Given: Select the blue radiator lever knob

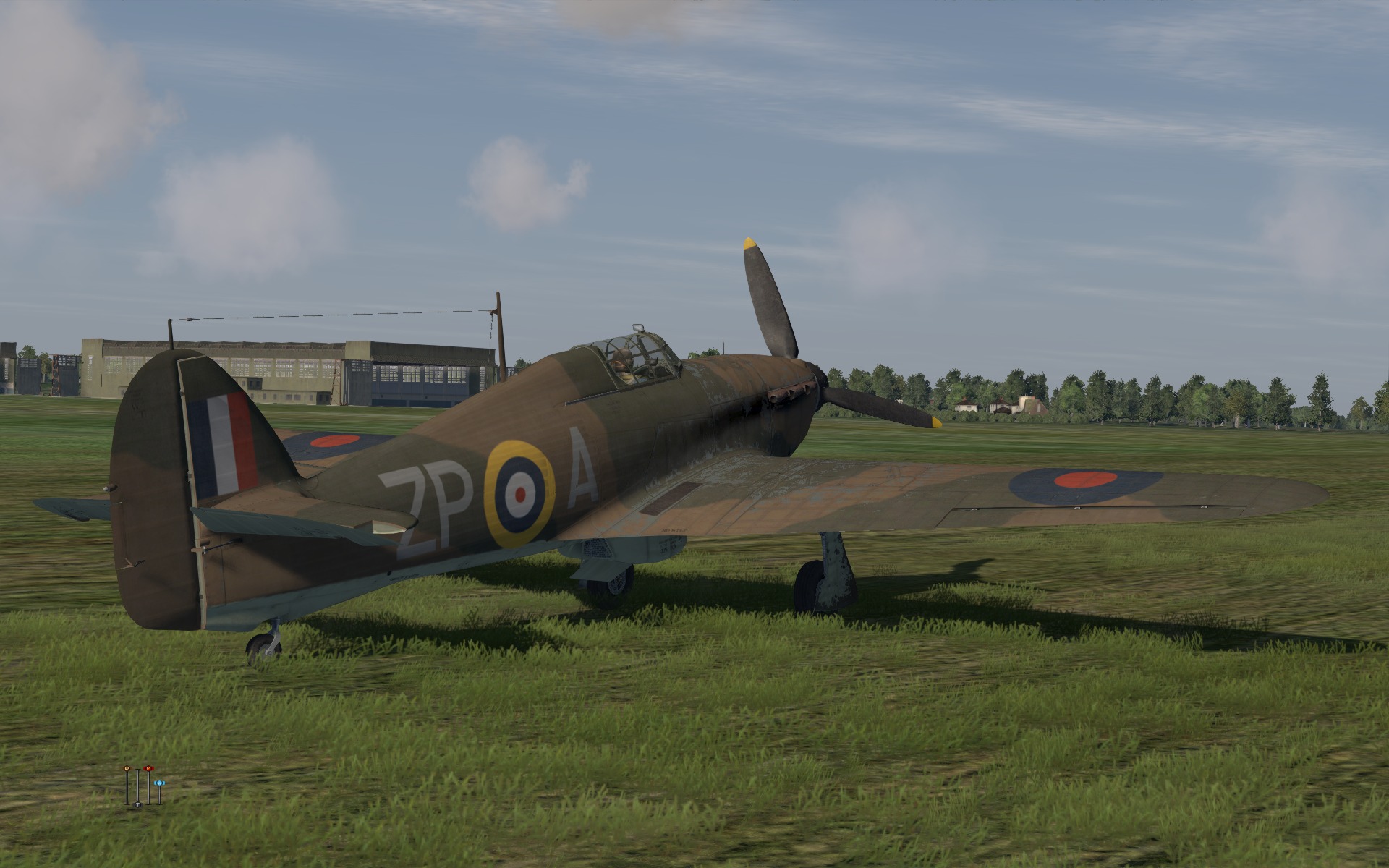Looking at the screenshot, I should point(159,783).
